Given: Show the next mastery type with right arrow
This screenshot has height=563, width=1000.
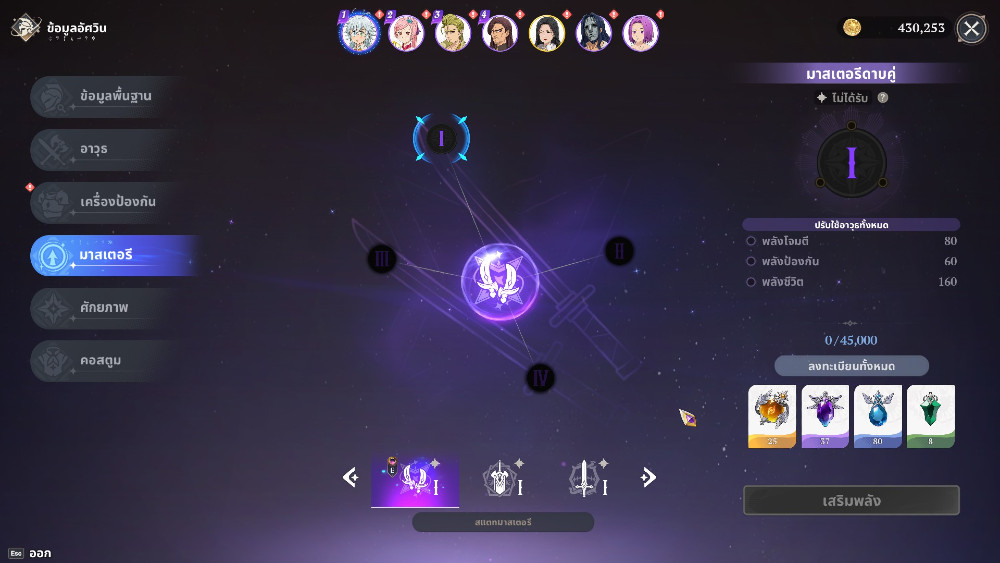Looking at the screenshot, I should 648,478.
